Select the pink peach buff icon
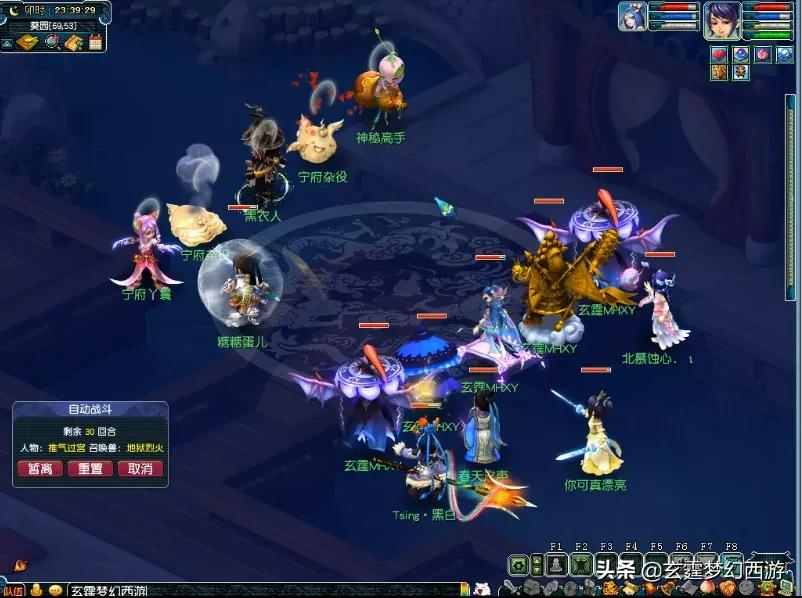This screenshot has width=802, height=598. (763, 54)
